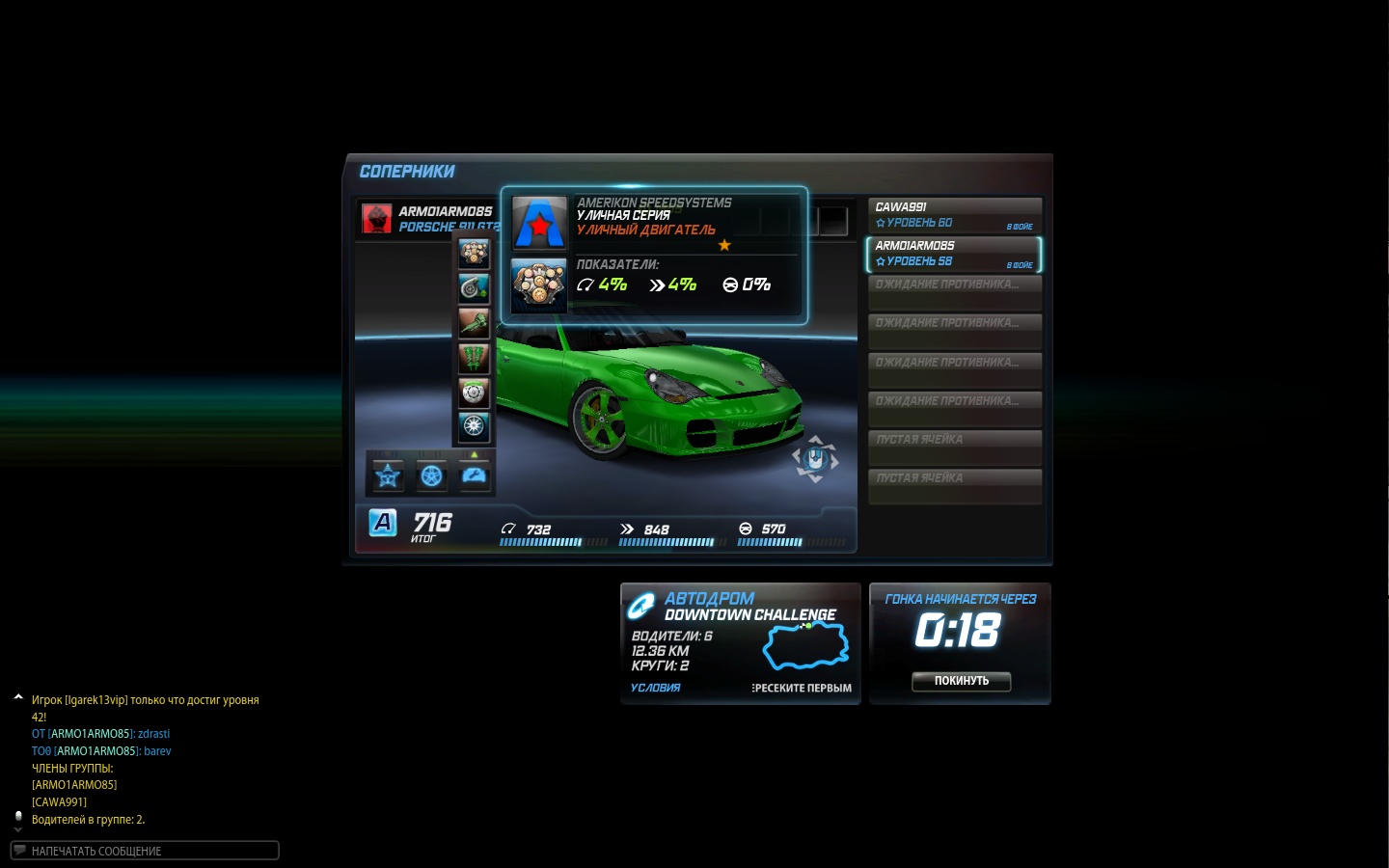Click the УСЛОВИЯ conditions link
The image size is (1389, 868).
pos(655,688)
